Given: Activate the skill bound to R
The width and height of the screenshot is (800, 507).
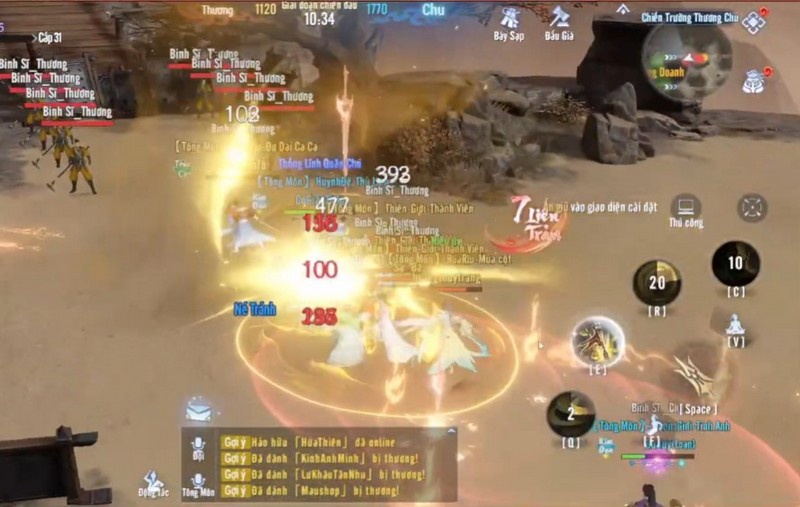Looking at the screenshot, I should (x=657, y=283).
